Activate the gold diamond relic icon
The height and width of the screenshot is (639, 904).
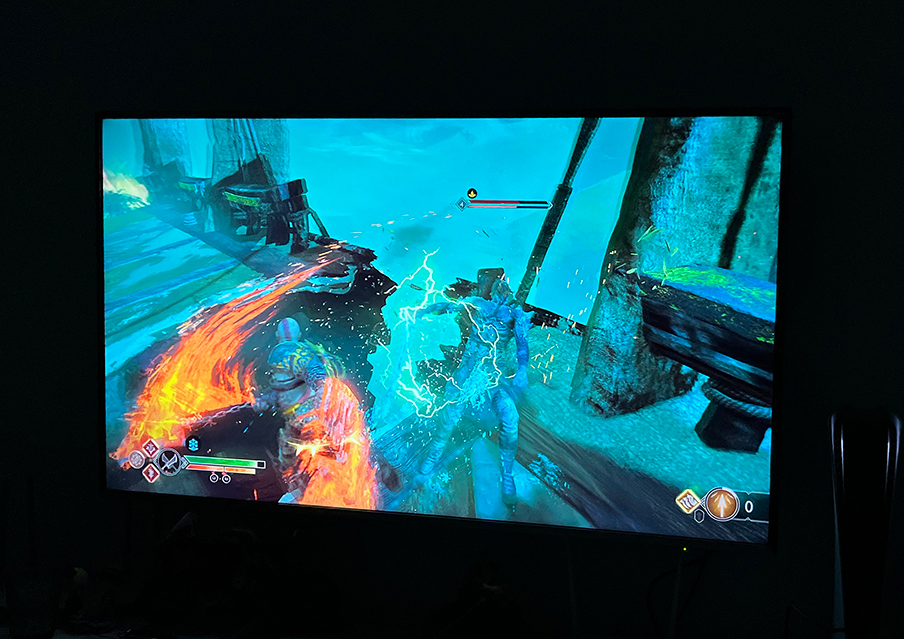coord(687,501)
